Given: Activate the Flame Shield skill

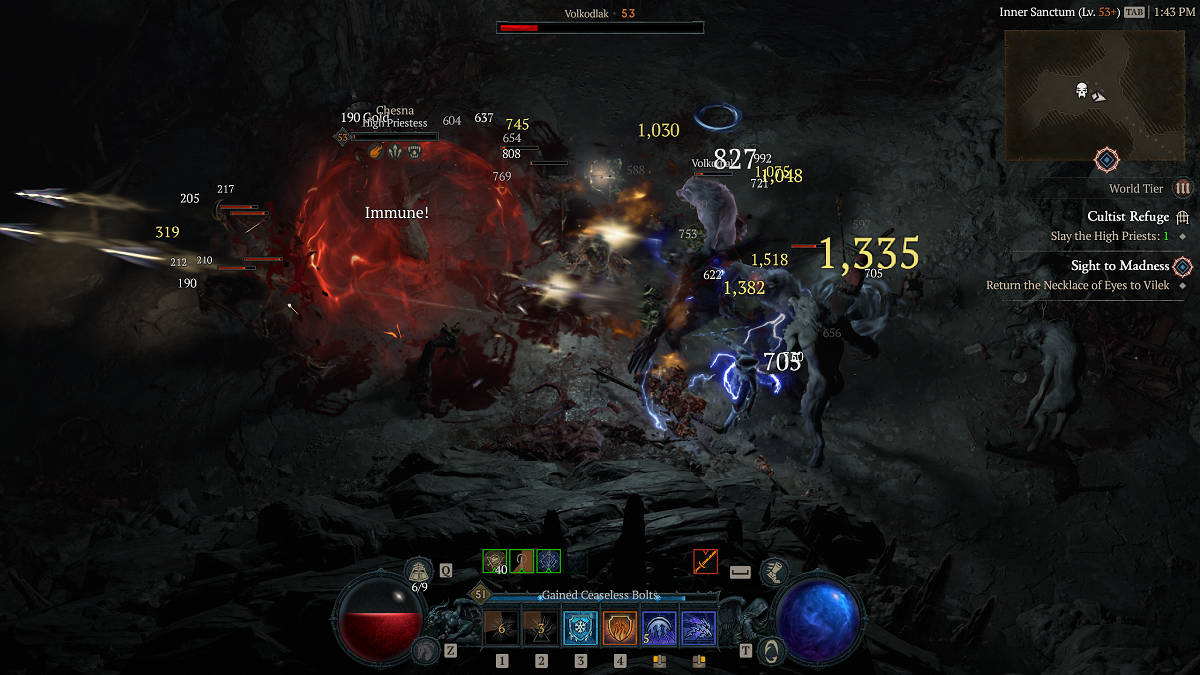Looking at the screenshot, I should tap(619, 628).
